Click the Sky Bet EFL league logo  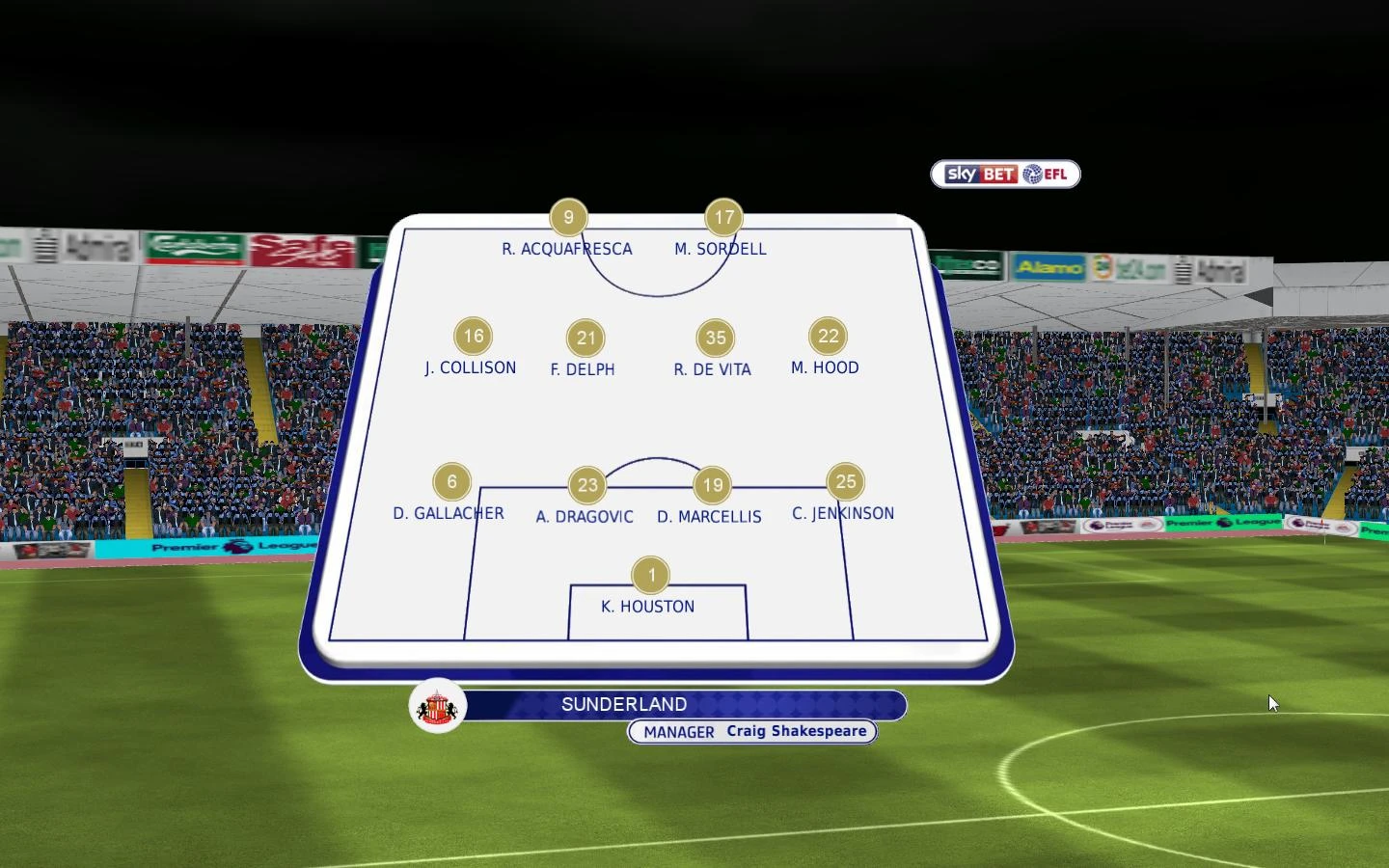(x=1003, y=175)
